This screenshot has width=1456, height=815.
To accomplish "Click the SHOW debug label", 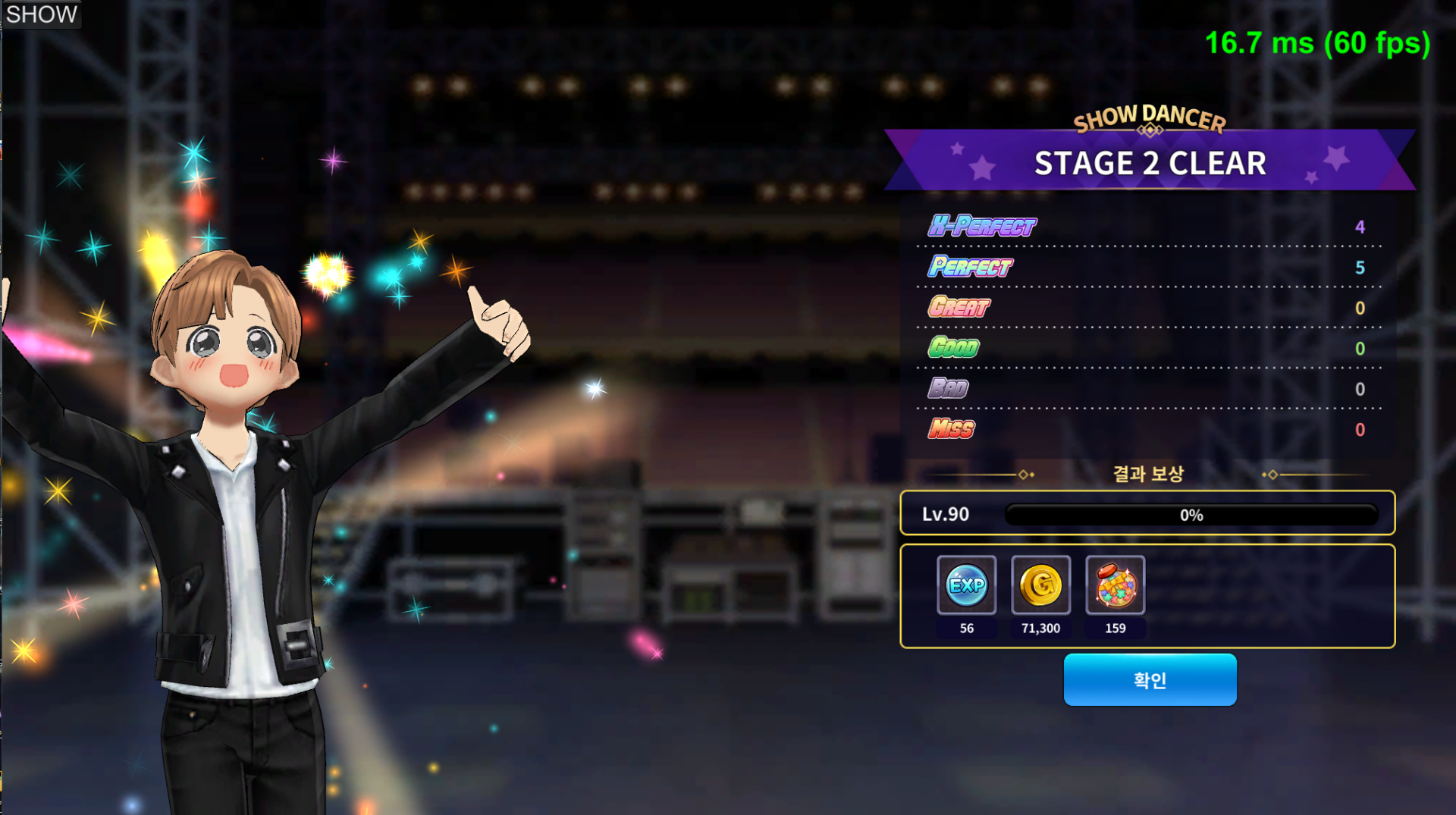I will [x=41, y=14].
